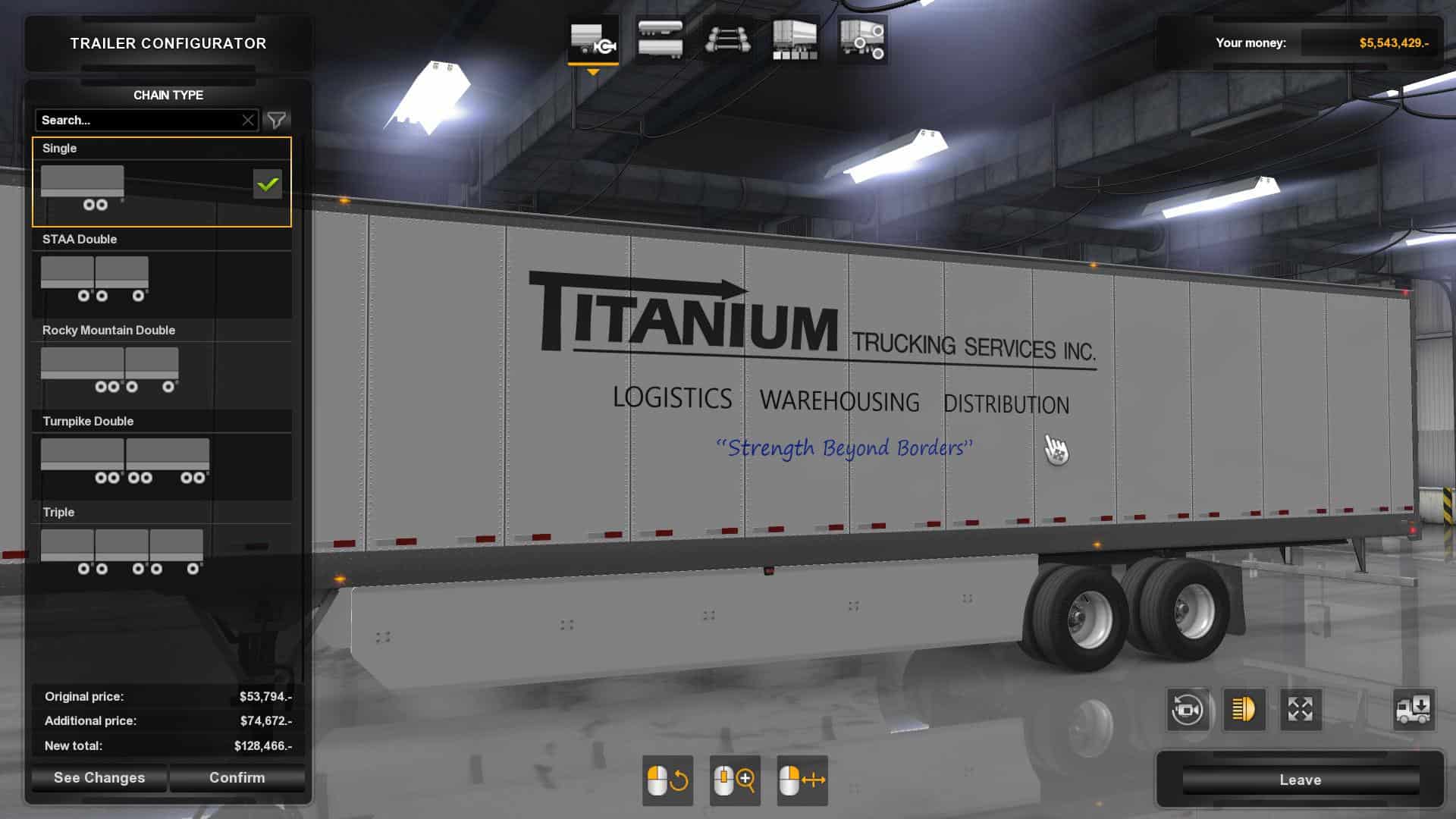Viewport: 1456px width, 819px height.
Task: Open the trailer accessories and wheels tab
Action: pos(861,39)
